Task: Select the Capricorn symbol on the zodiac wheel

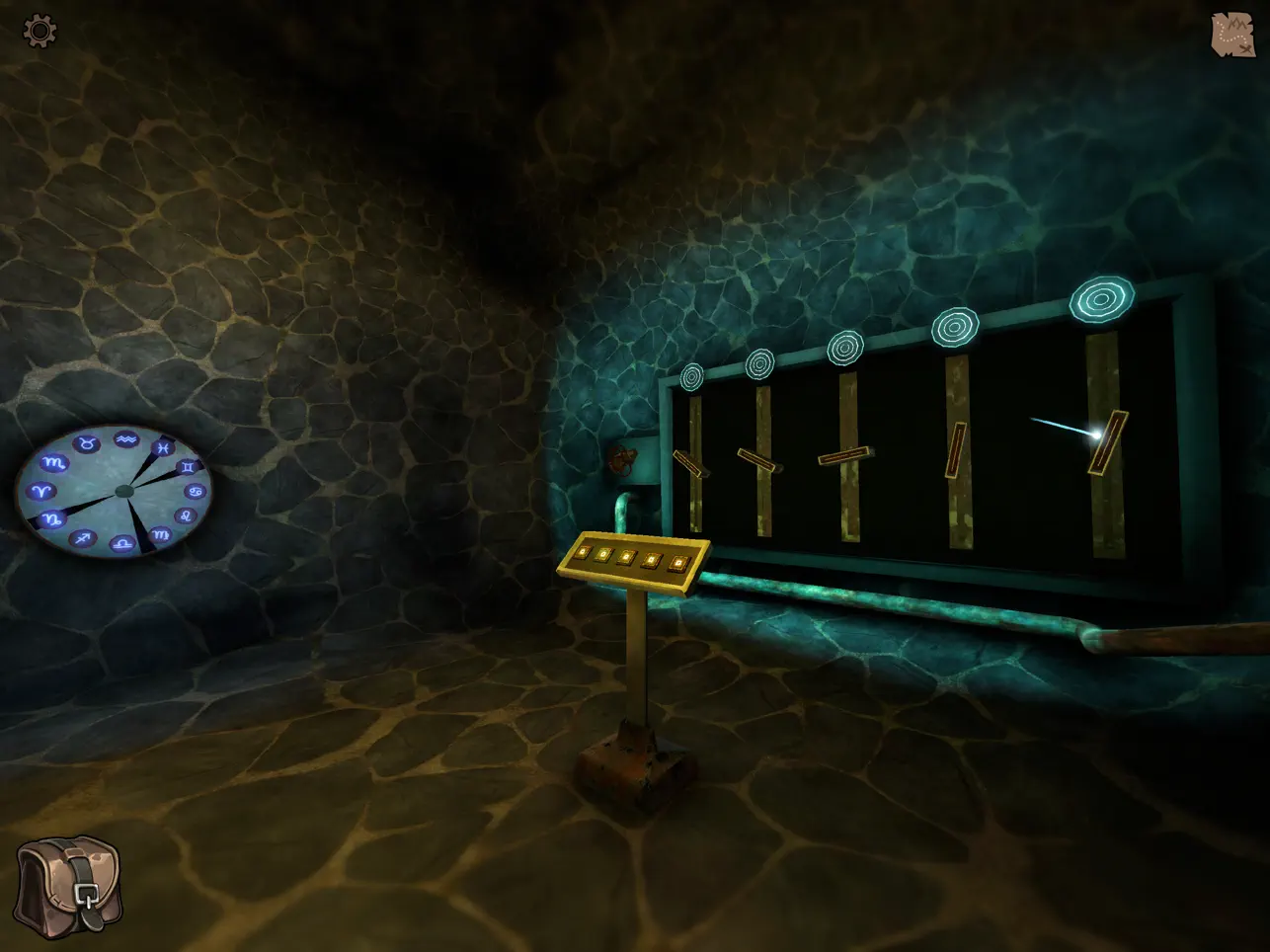Action: [51, 518]
